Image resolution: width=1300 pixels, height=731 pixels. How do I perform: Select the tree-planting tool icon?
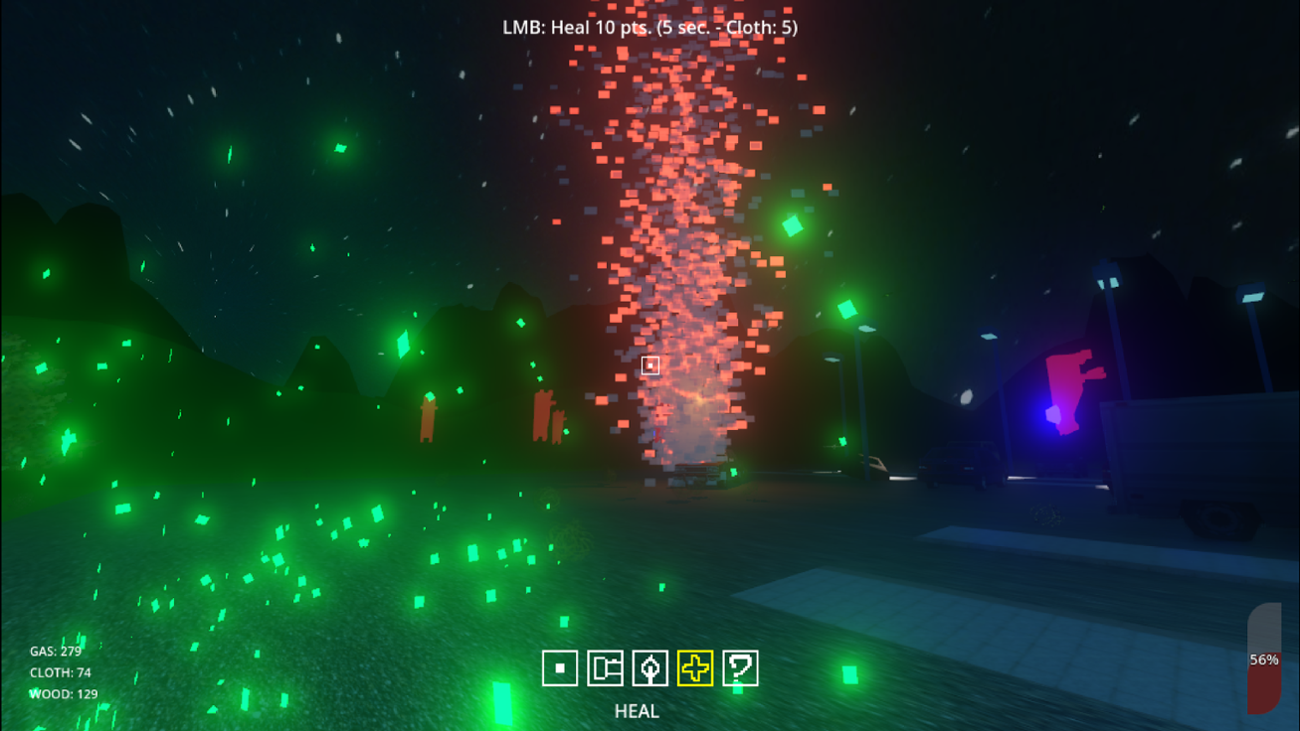(650, 668)
